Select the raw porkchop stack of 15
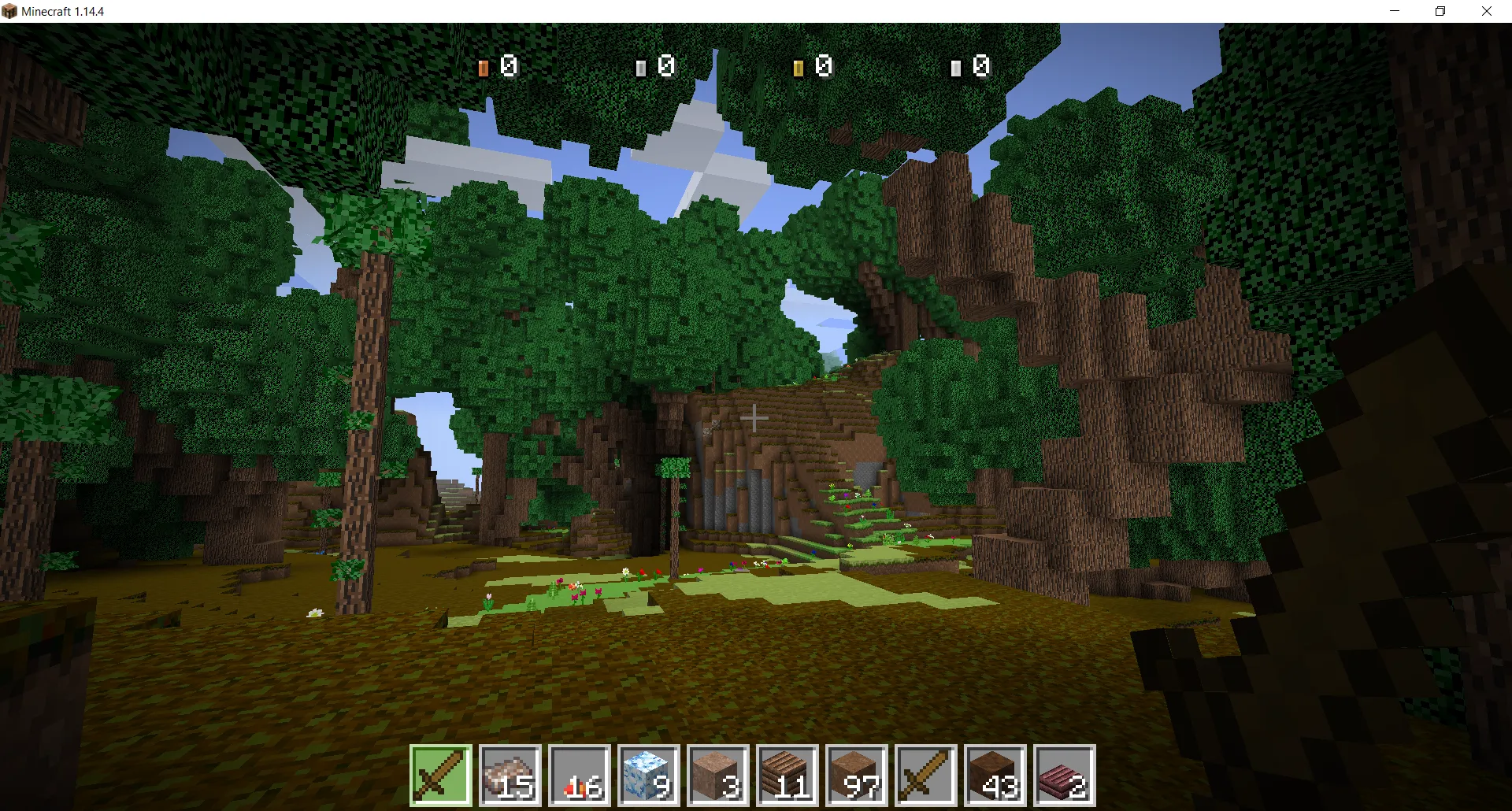The image size is (1512, 811). point(509,776)
